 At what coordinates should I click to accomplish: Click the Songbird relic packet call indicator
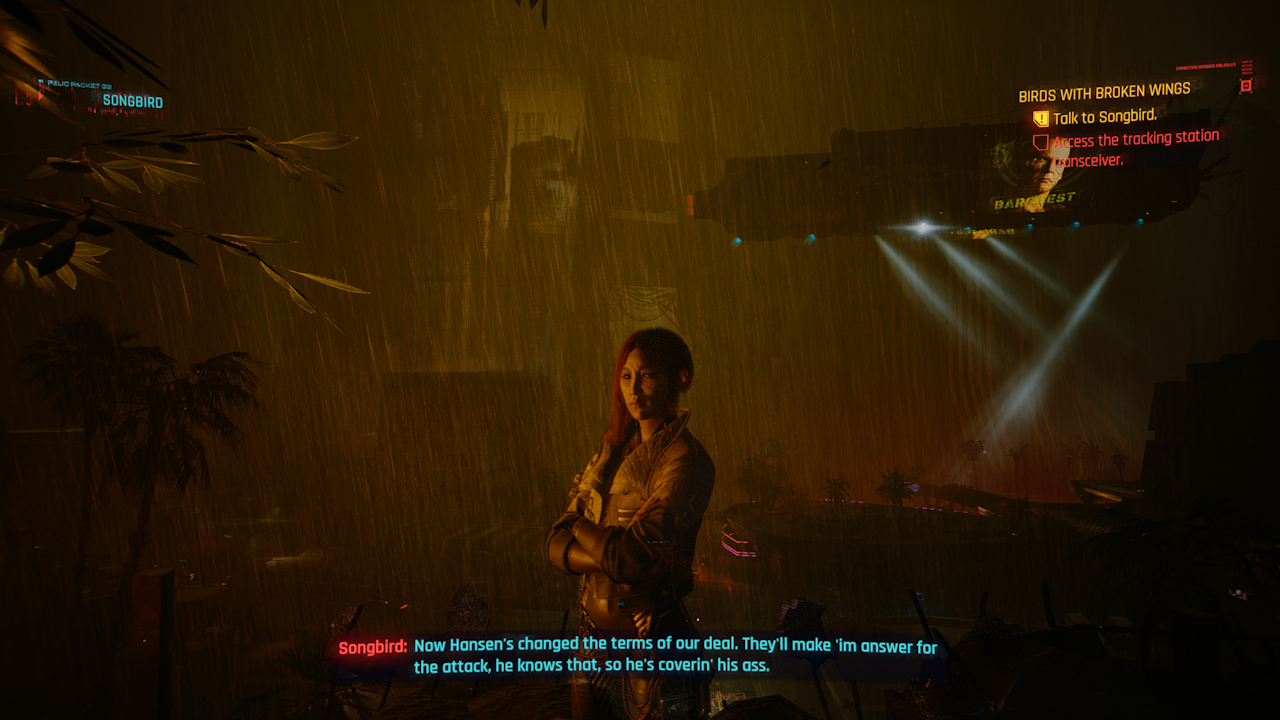(x=132, y=101)
